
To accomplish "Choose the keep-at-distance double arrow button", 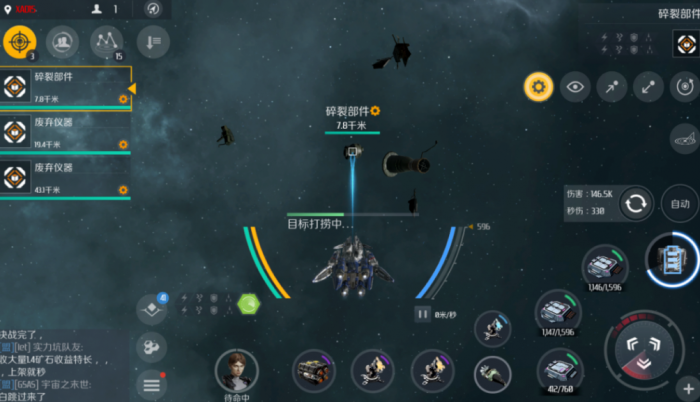I will click(648, 87).
